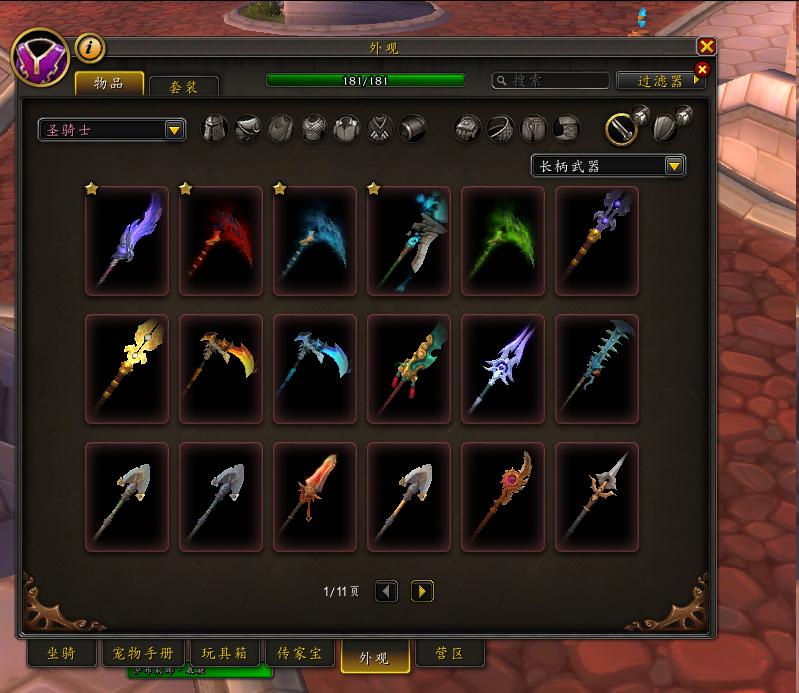Select the golden trident polearm appearance
Image resolution: width=799 pixels, height=693 pixels.
point(127,369)
